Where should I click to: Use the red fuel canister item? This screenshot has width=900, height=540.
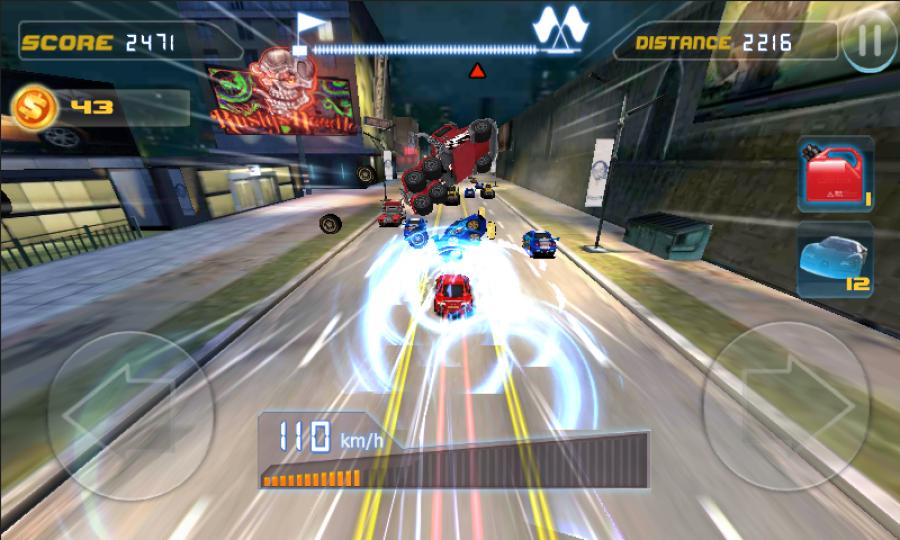[834, 175]
